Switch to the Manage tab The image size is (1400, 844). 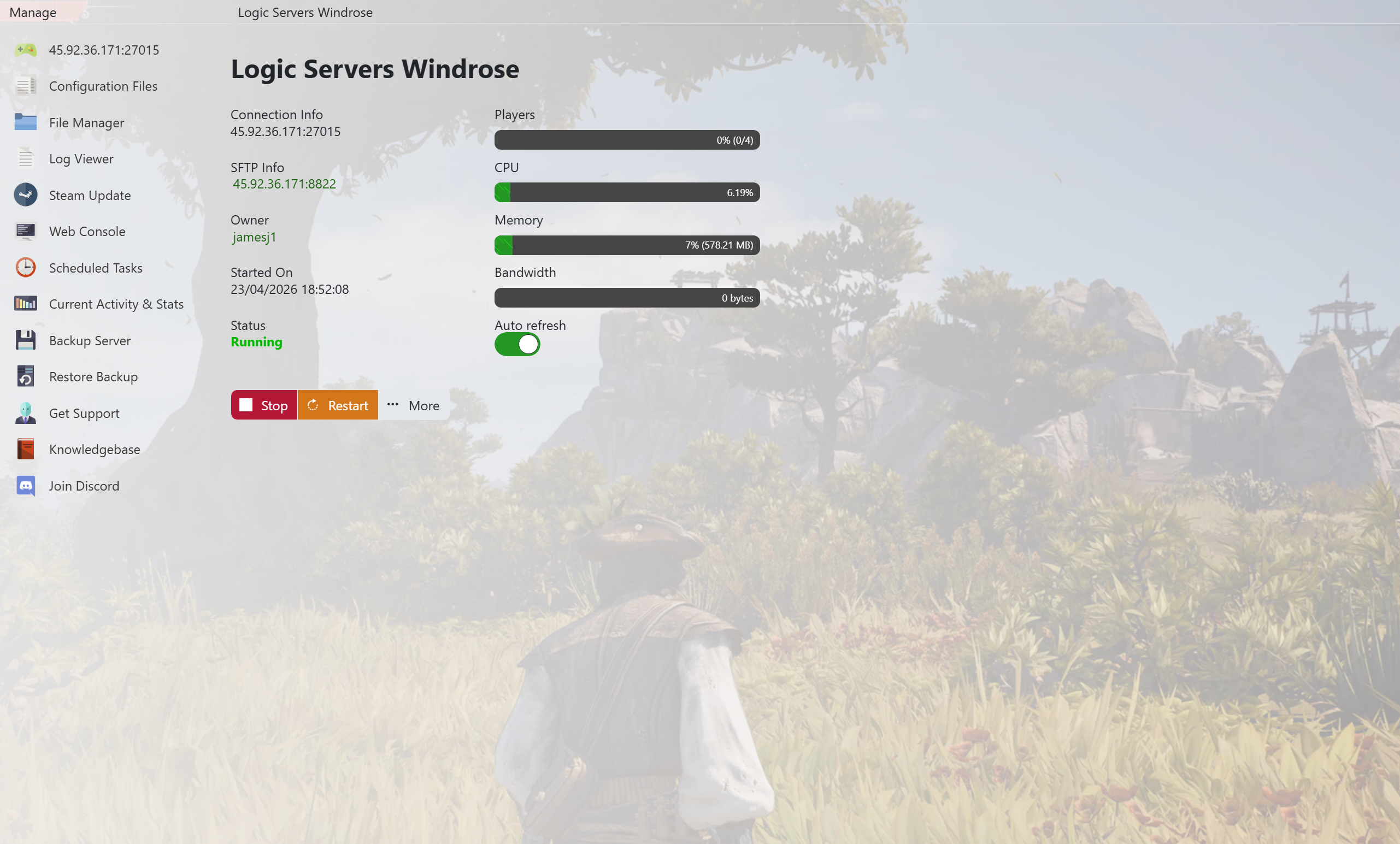(x=33, y=13)
